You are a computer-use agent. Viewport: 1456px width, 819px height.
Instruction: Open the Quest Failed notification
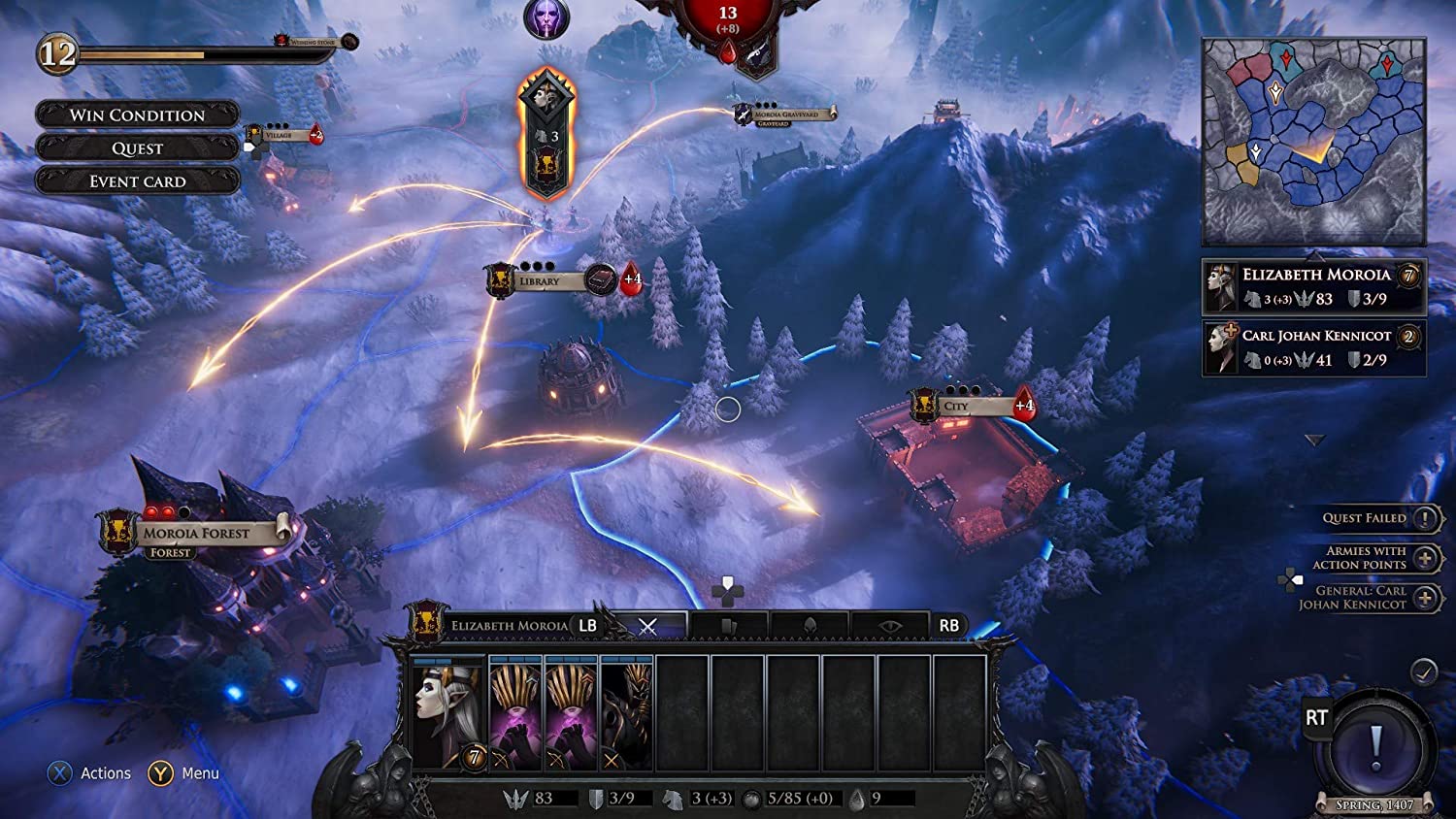(1423, 518)
